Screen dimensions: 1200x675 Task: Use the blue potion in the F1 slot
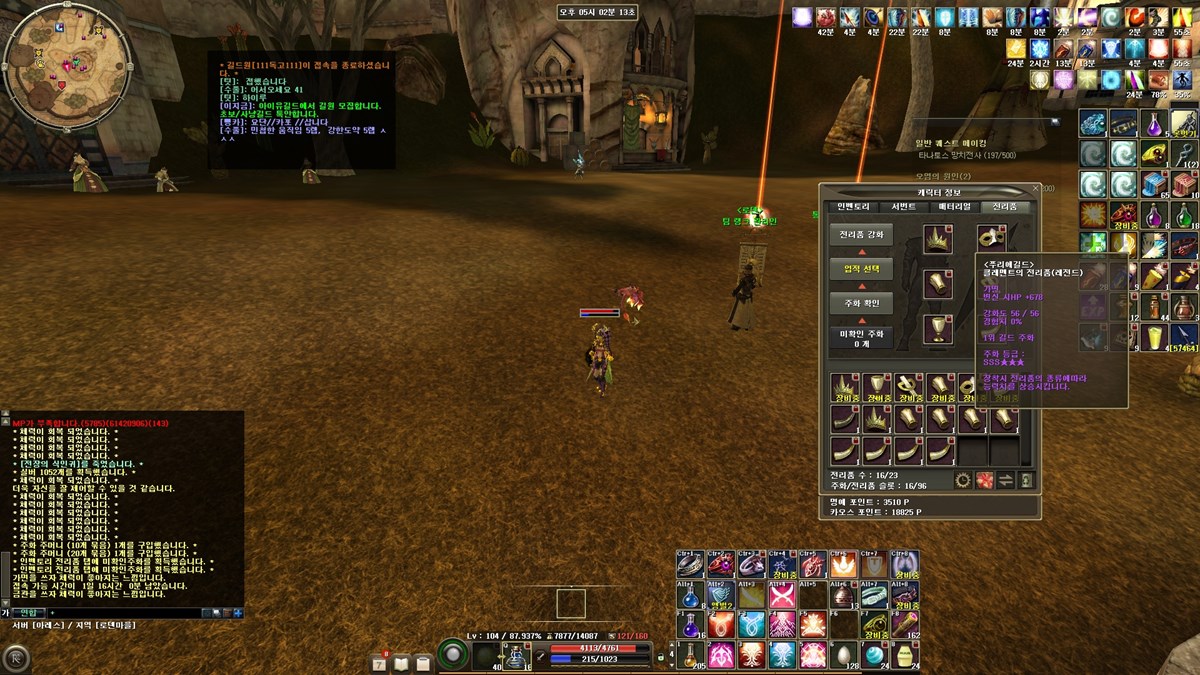point(690,625)
